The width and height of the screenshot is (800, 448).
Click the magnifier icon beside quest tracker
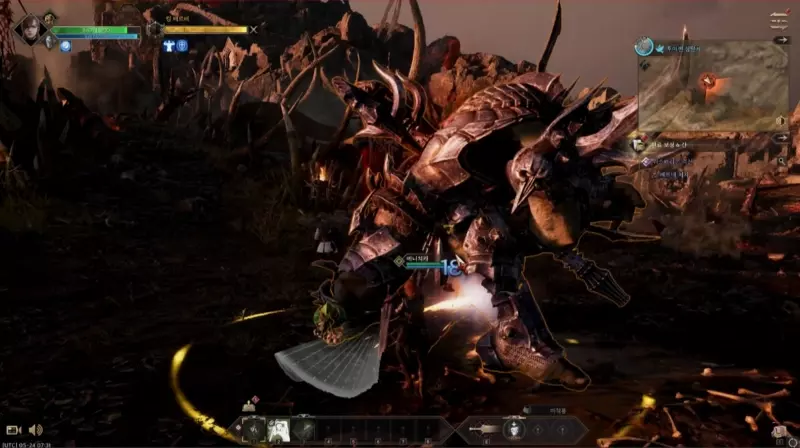tap(782, 160)
